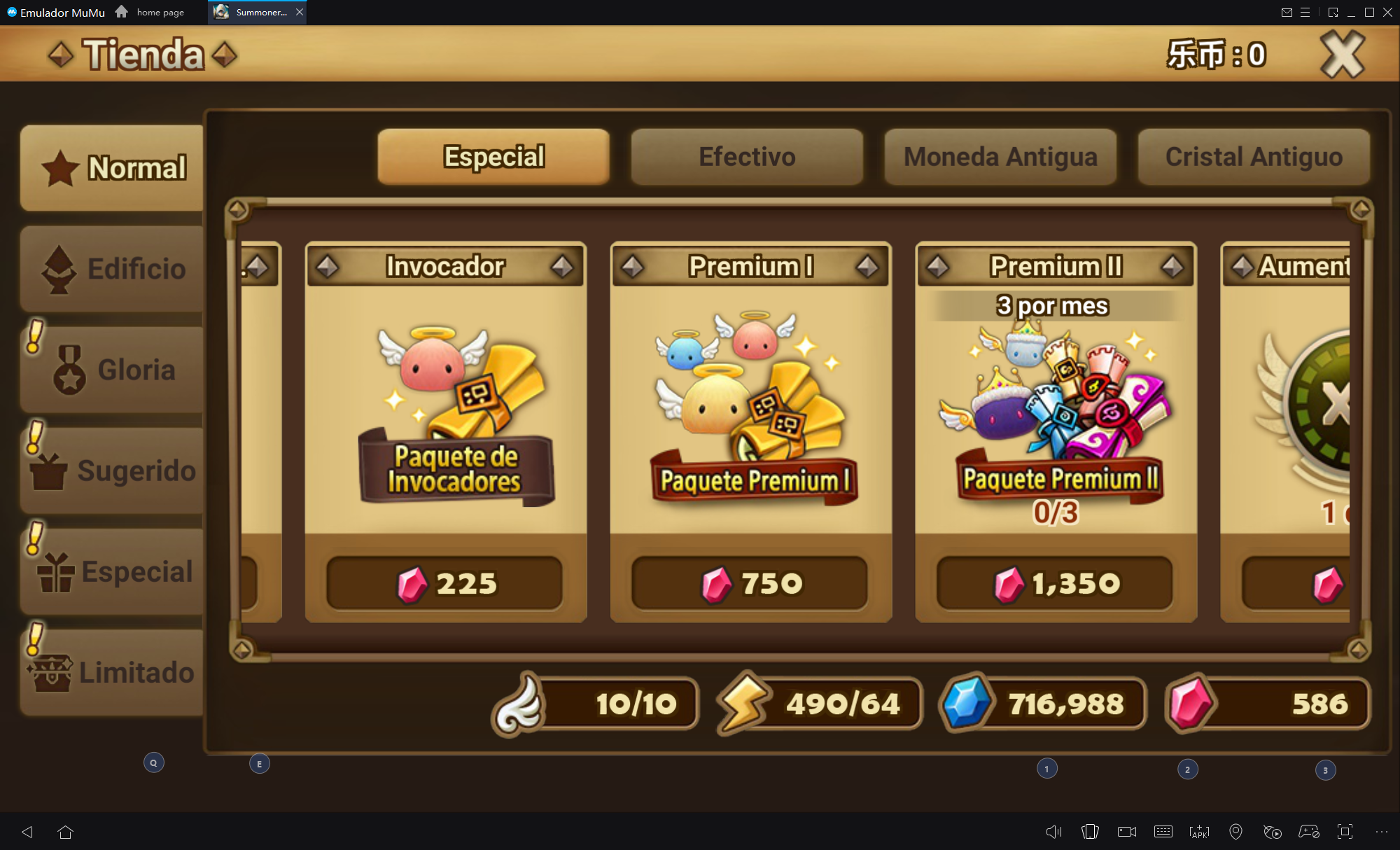Screen dimensions: 1400x850
Task: Show the Sugerido shop category
Action: click(x=112, y=471)
